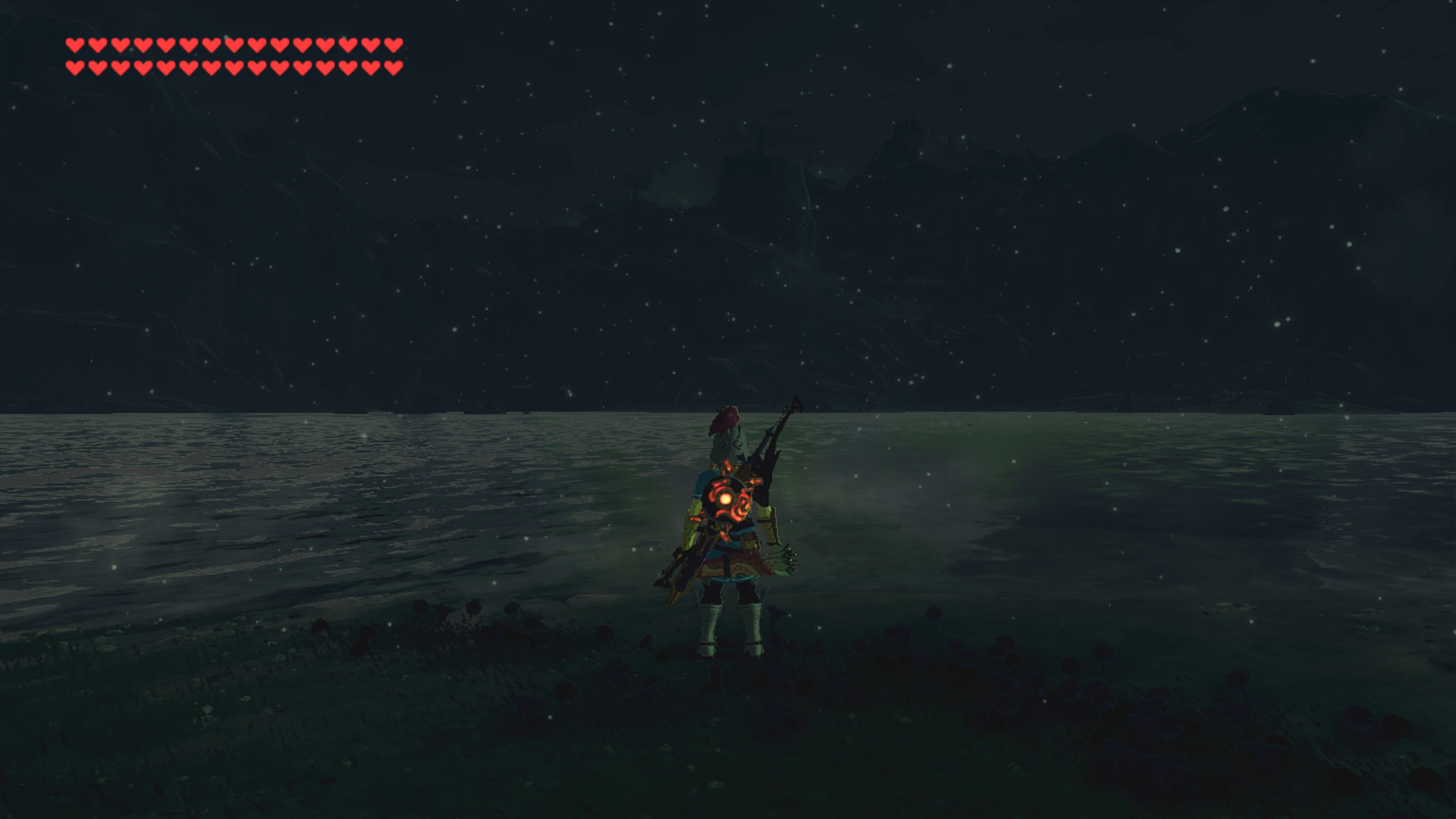Click the last heart in the top row
This screenshot has width=1456, height=819.
click(x=394, y=45)
